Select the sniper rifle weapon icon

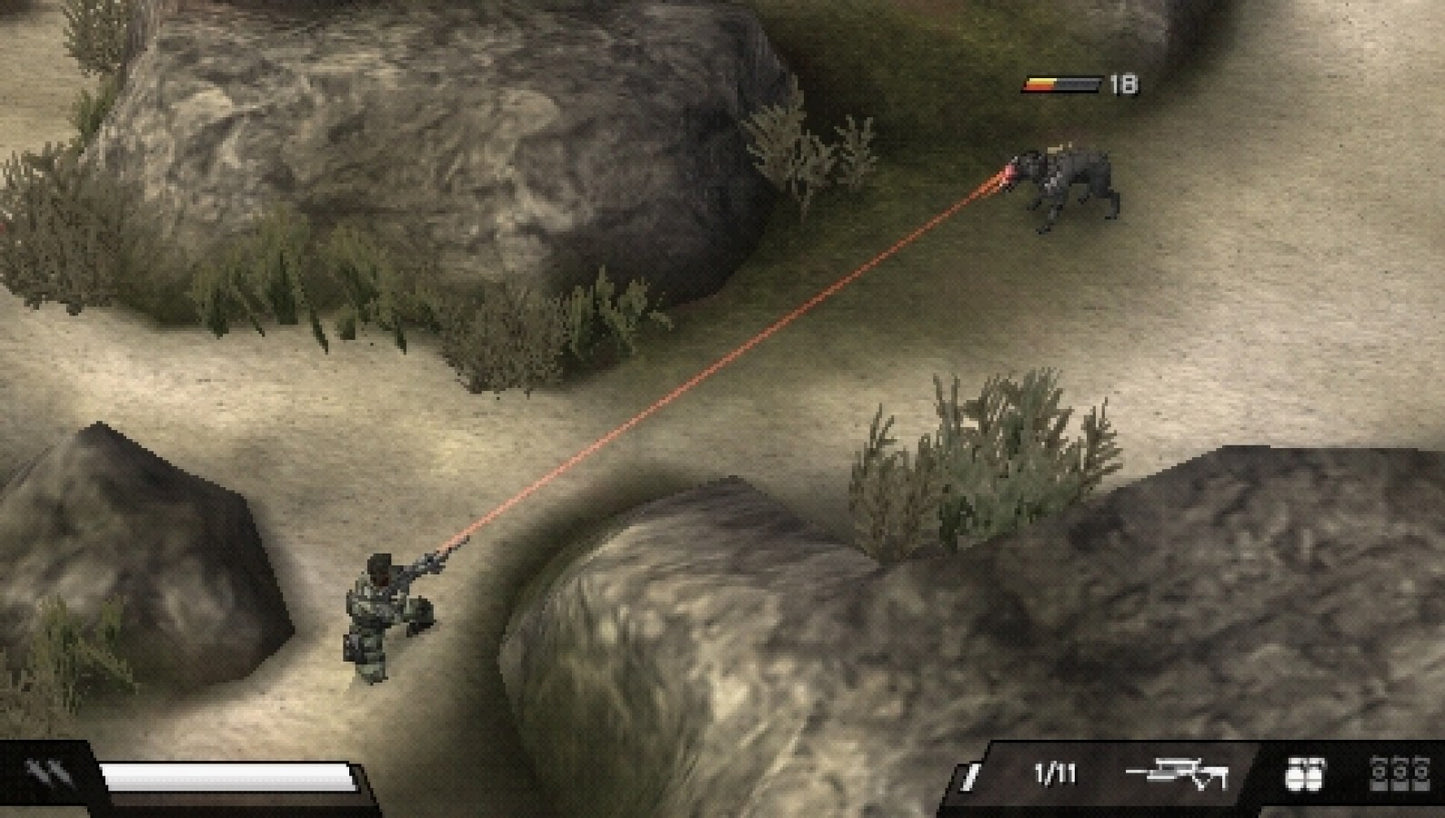click(x=1176, y=772)
